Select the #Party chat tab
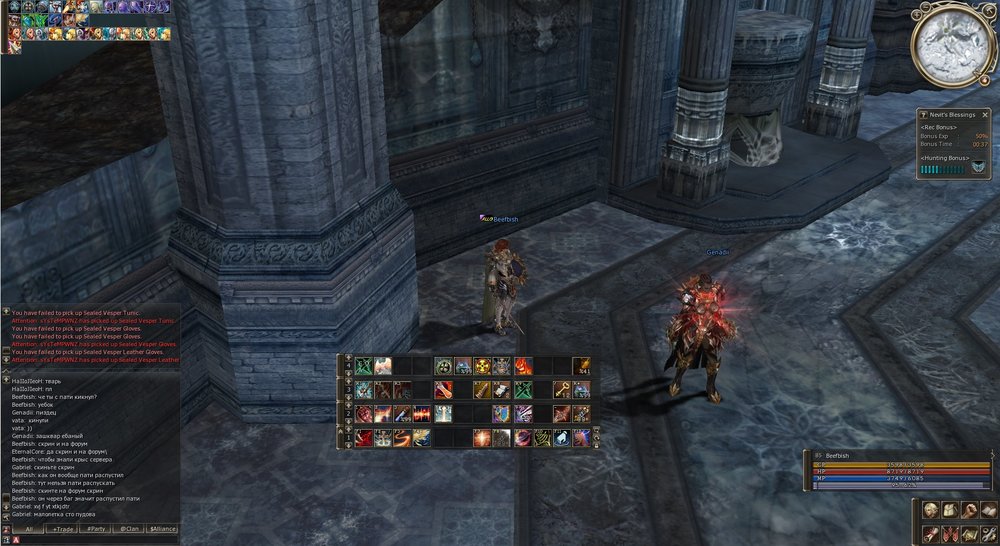This screenshot has width=1000, height=546. click(97, 528)
